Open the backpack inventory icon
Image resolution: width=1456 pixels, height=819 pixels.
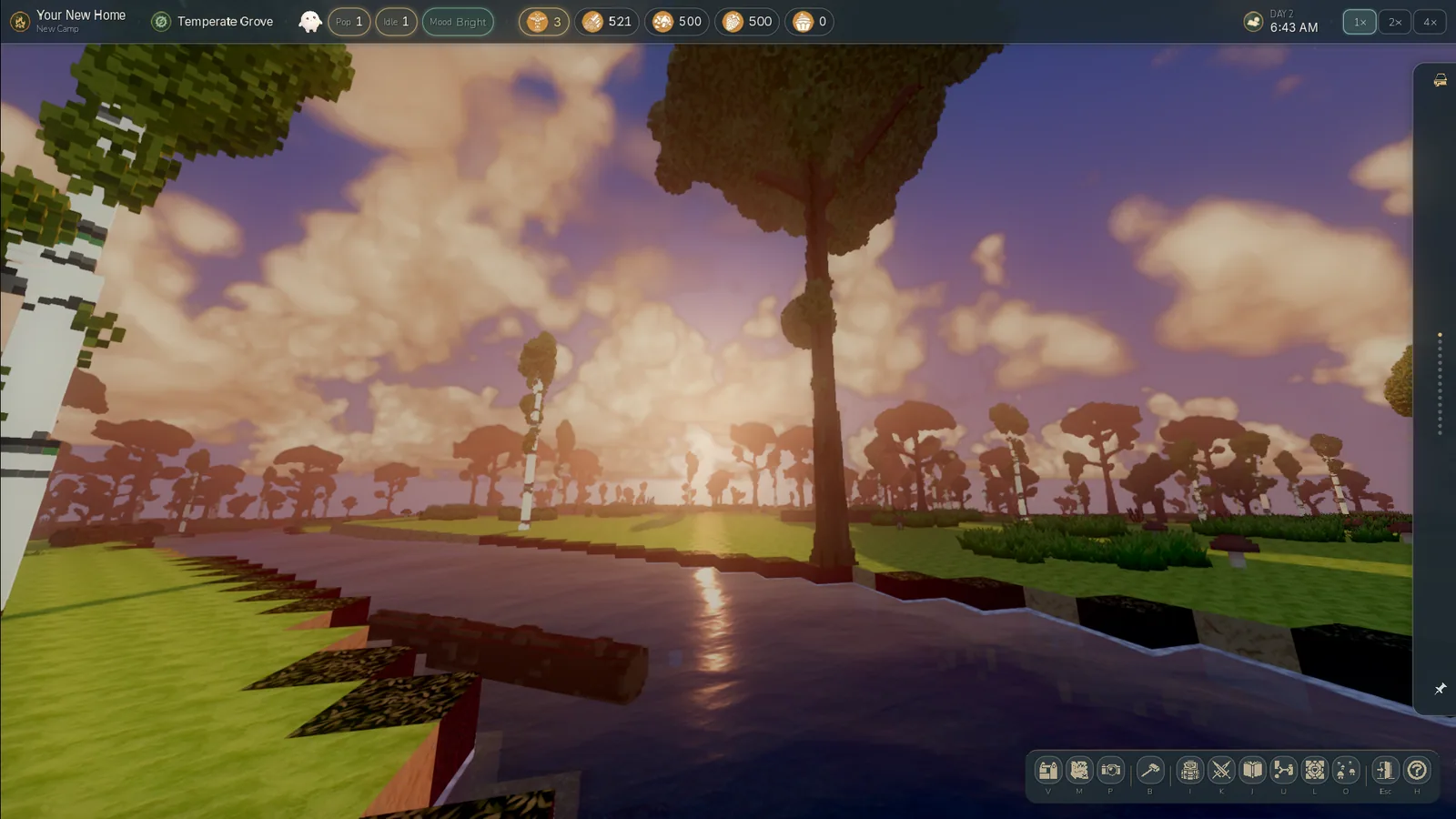tap(1189, 771)
